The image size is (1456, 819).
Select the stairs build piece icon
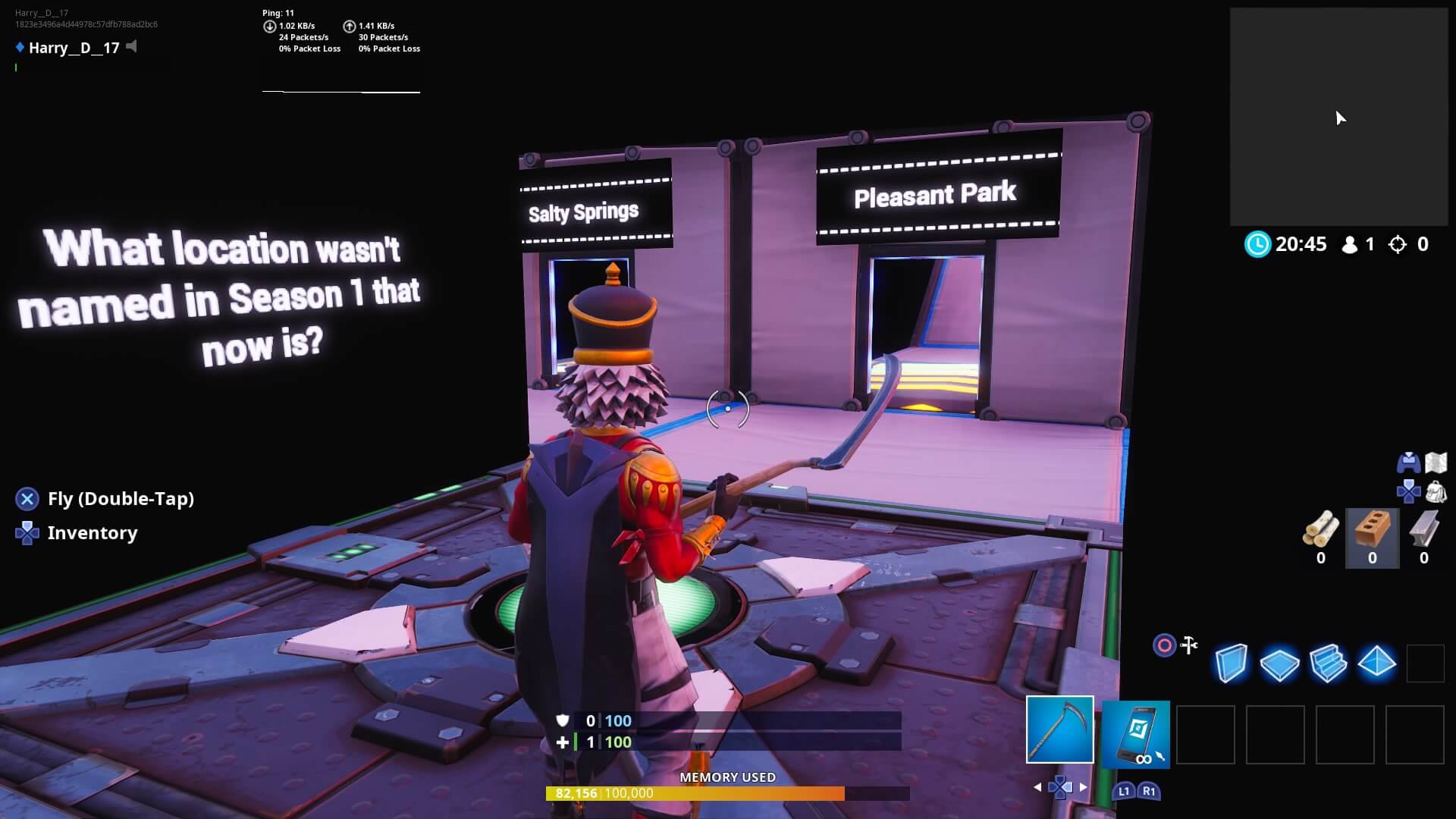coord(1329,662)
